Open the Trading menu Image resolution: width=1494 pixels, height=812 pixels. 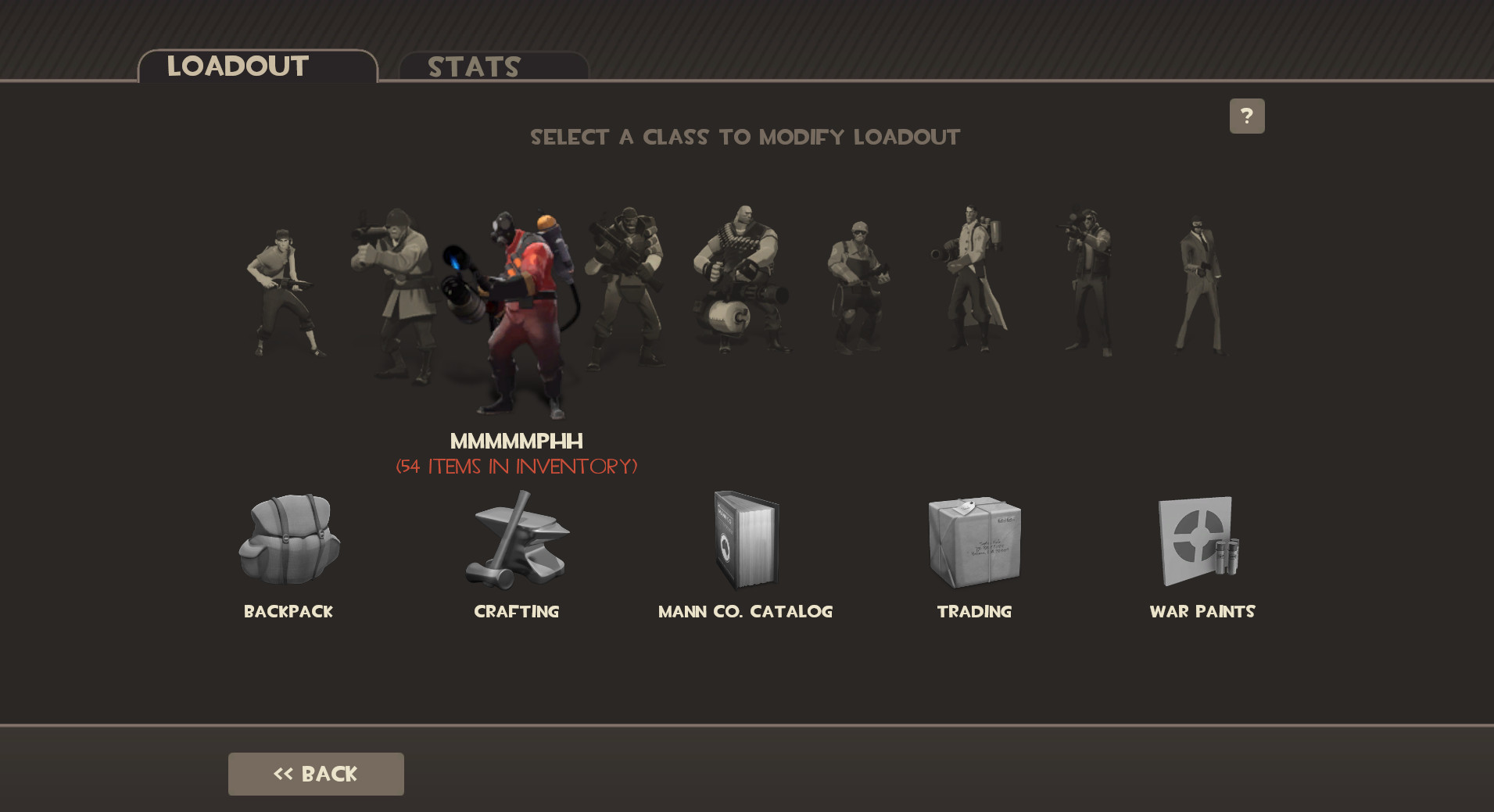[974, 539]
